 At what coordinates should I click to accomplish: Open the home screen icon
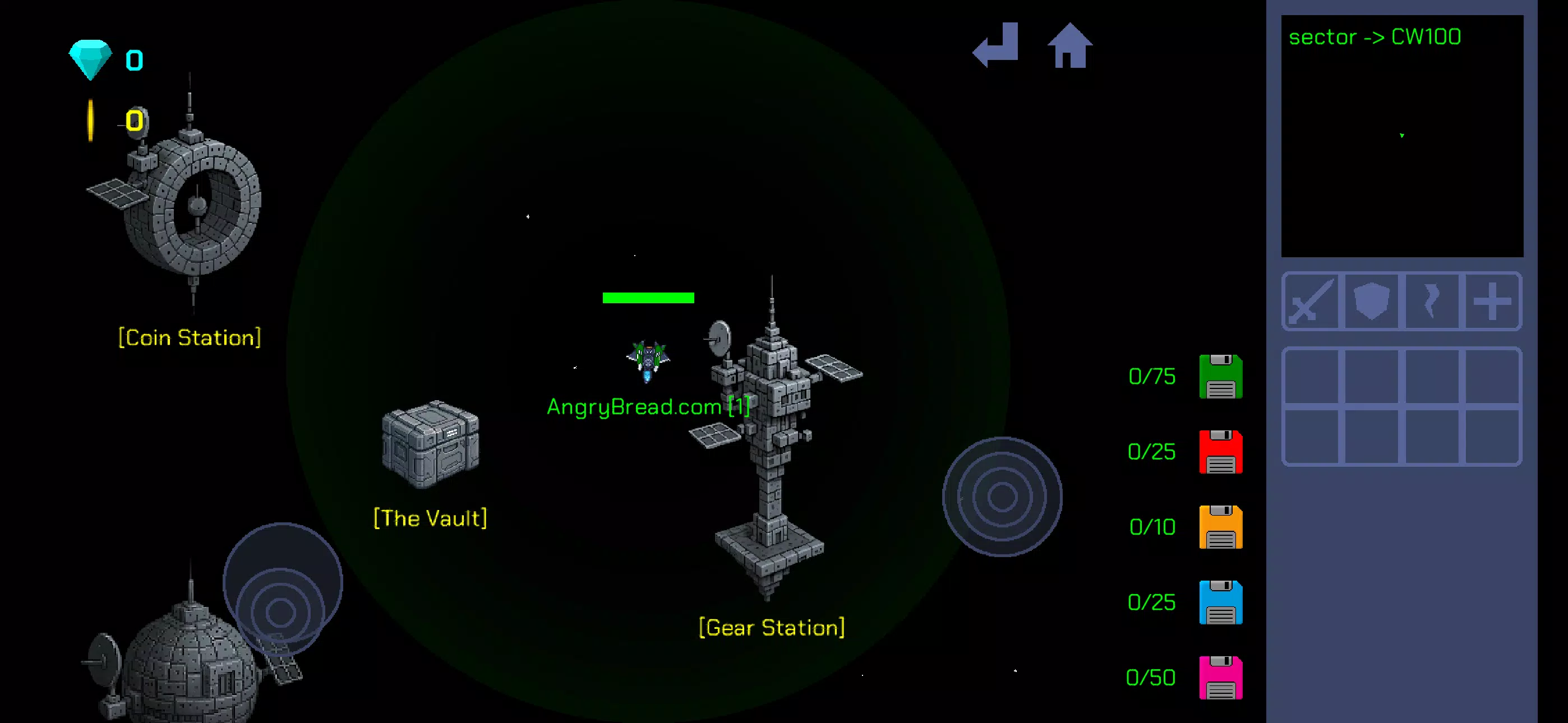tap(1071, 47)
